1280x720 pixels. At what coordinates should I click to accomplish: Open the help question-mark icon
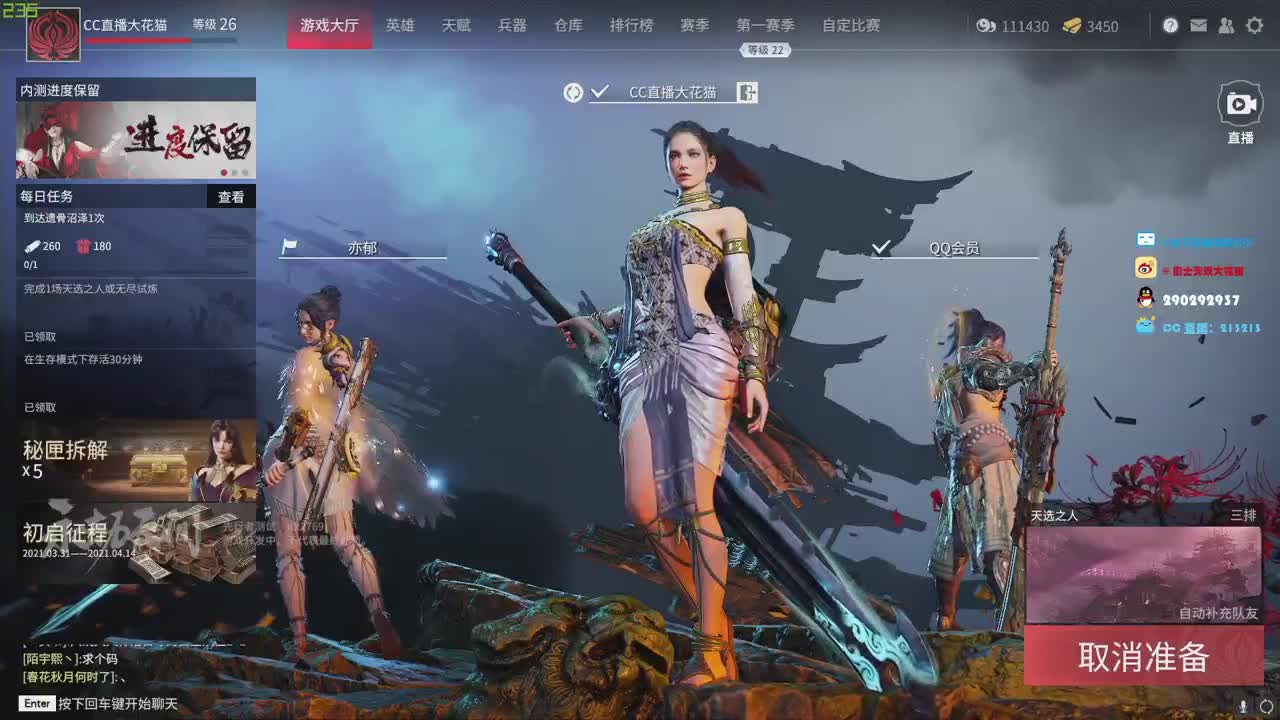1170,25
